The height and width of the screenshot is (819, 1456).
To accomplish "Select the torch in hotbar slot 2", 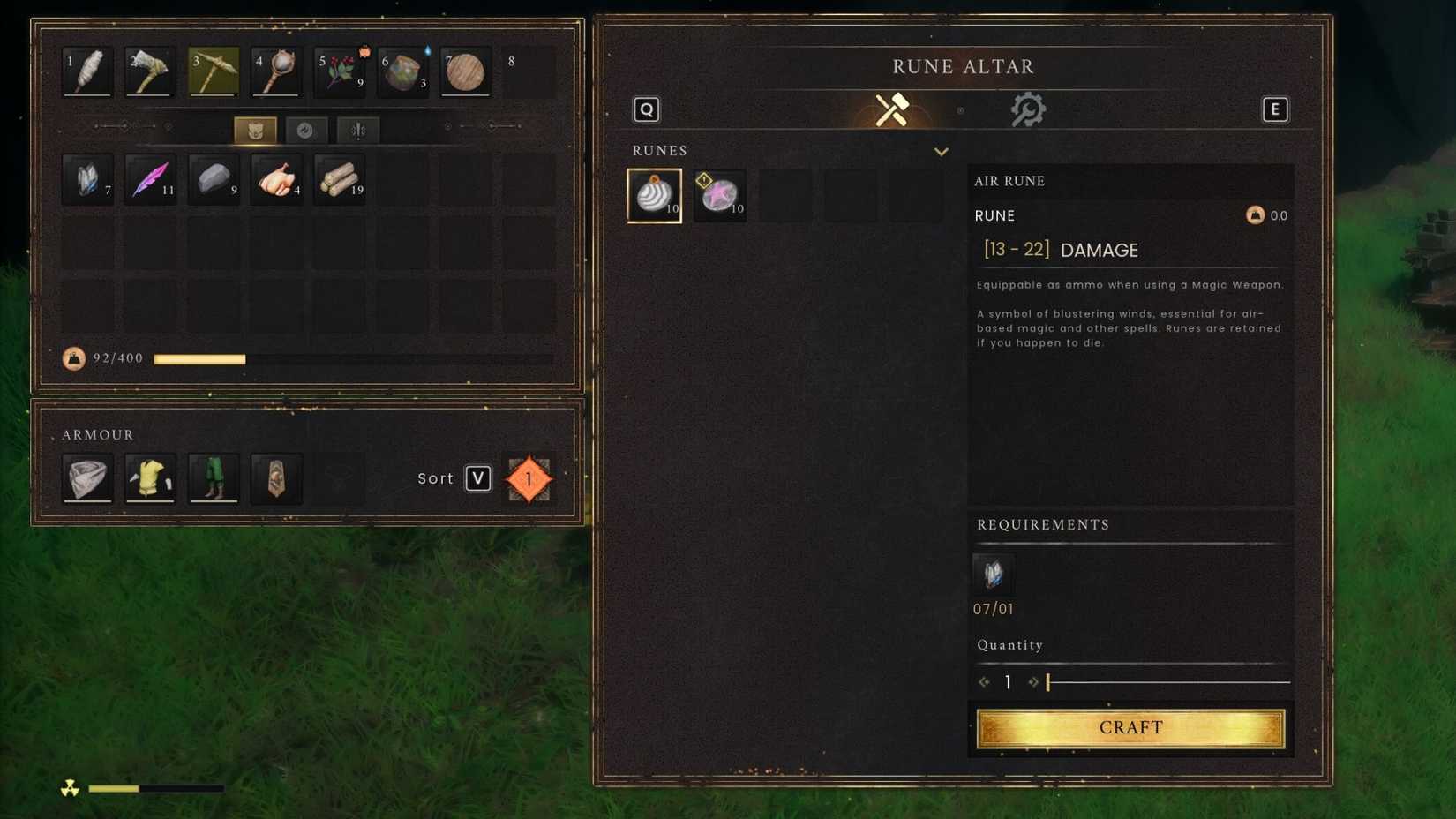I will [149, 71].
